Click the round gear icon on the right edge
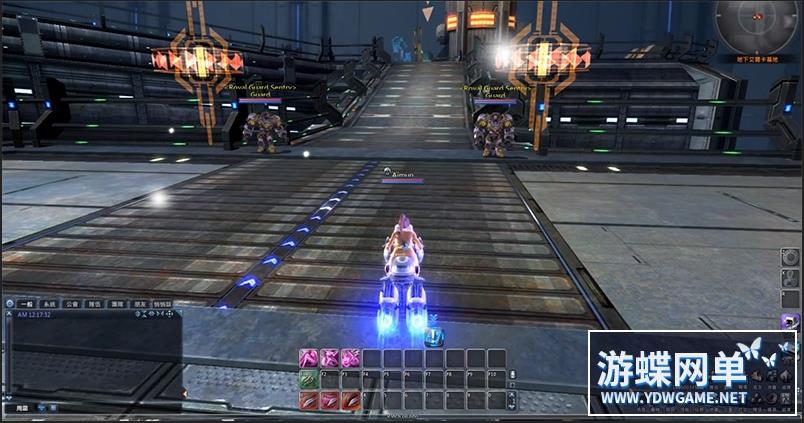 [789, 258]
